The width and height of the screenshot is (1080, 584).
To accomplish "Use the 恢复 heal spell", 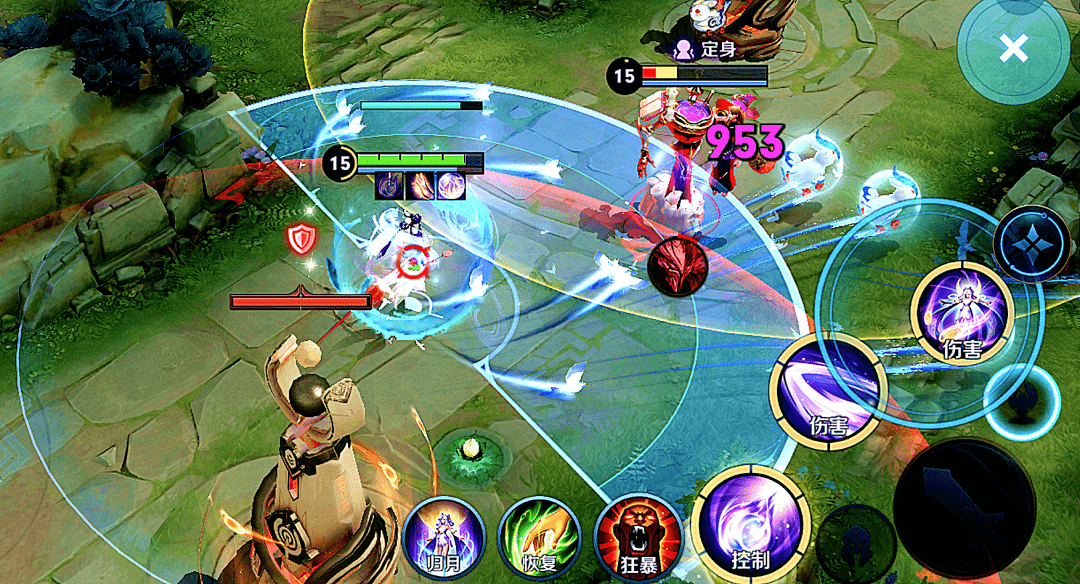I will pos(540,537).
